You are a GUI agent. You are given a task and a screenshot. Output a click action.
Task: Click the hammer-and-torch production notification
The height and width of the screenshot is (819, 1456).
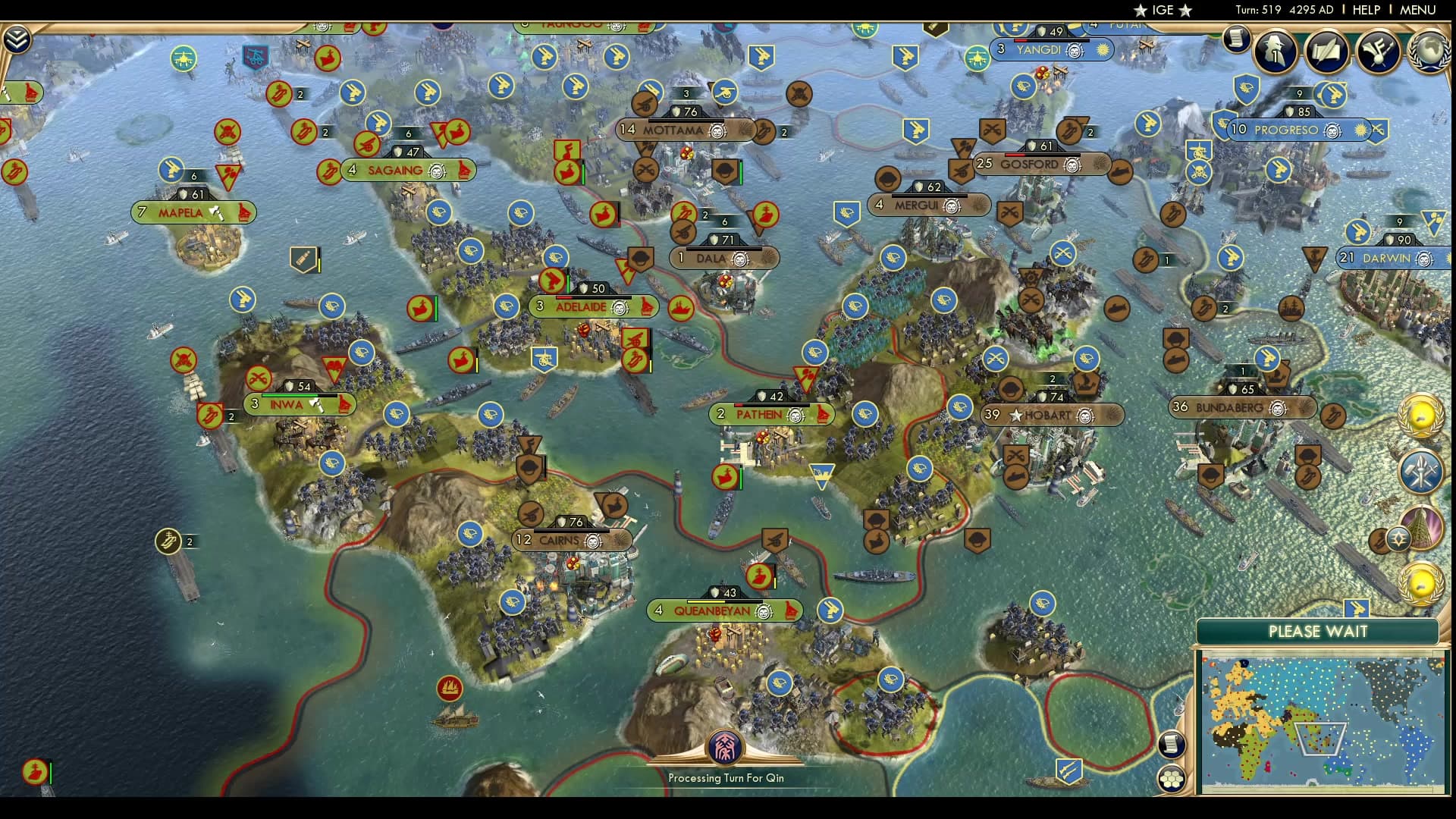pyautogui.click(x=1421, y=472)
